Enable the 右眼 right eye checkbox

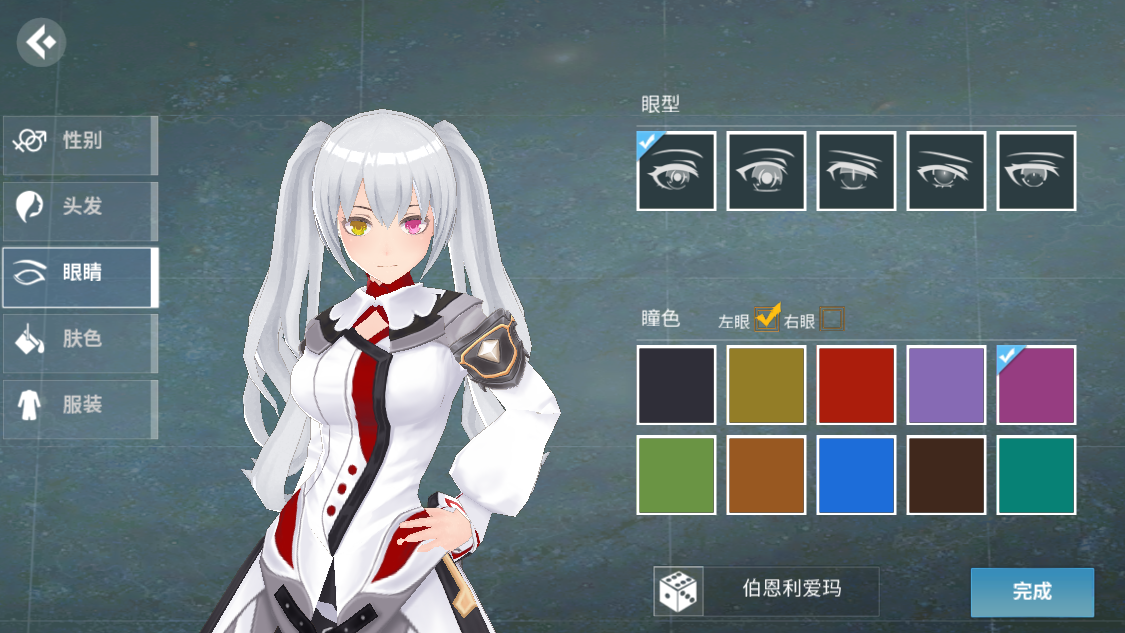point(832,319)
